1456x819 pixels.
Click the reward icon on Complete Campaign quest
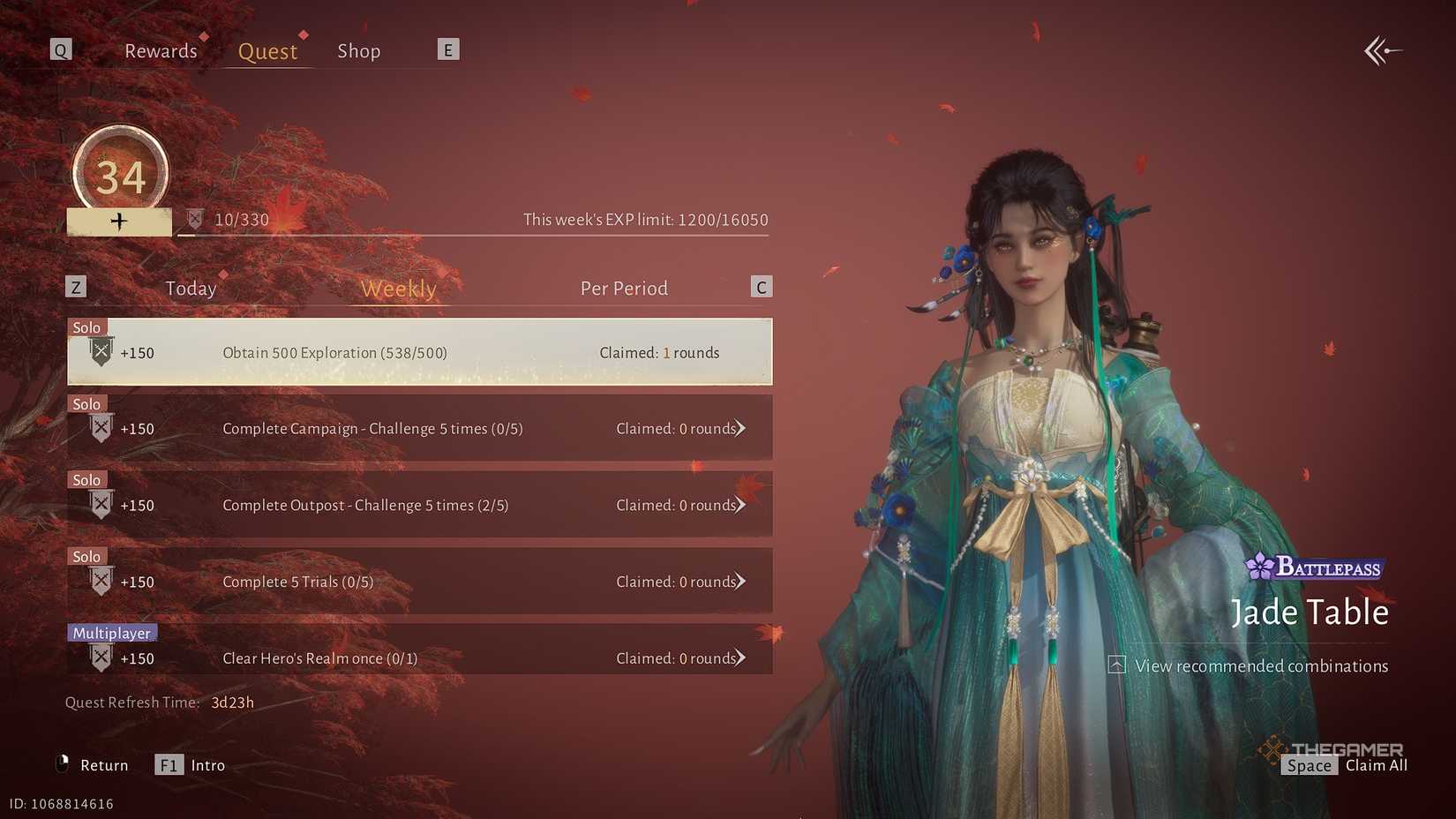[x=100, y=427]
